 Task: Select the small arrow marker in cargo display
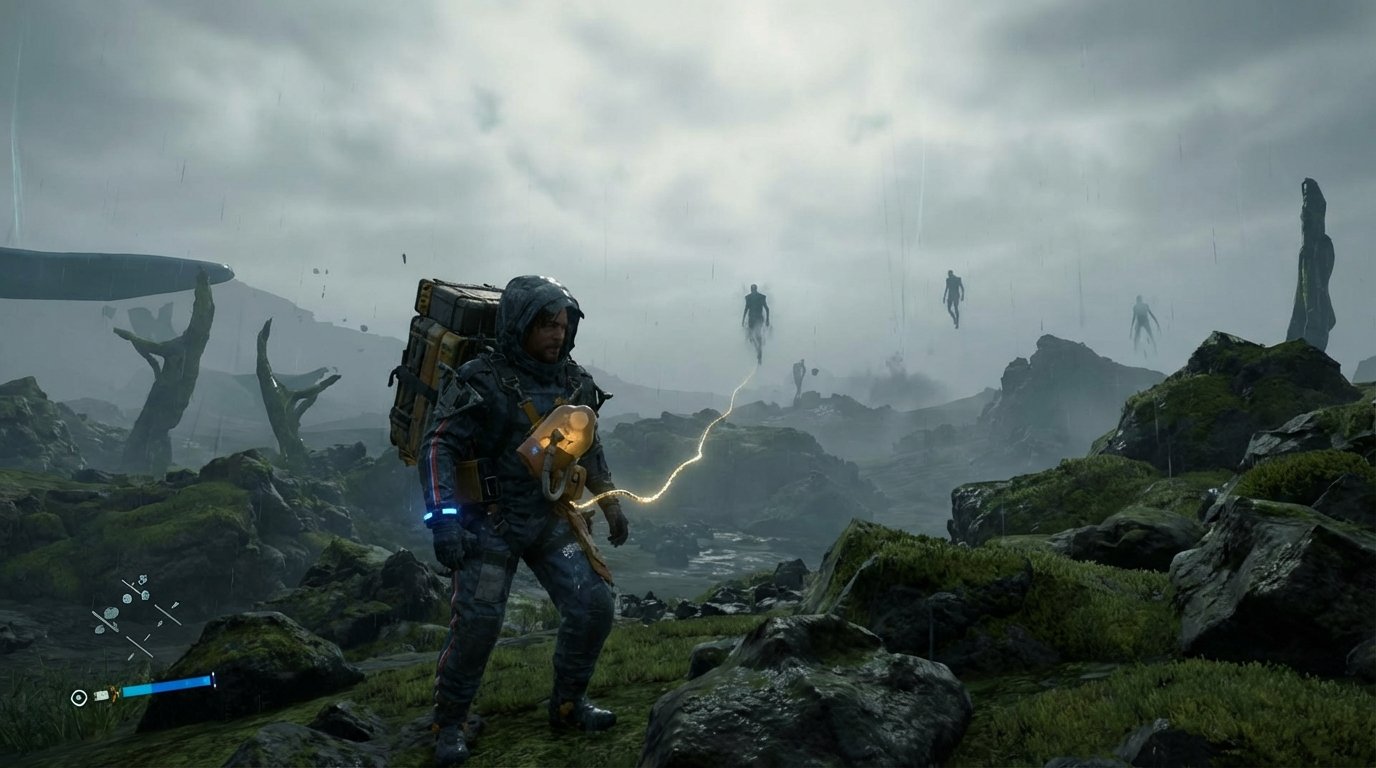click(176, 605)
